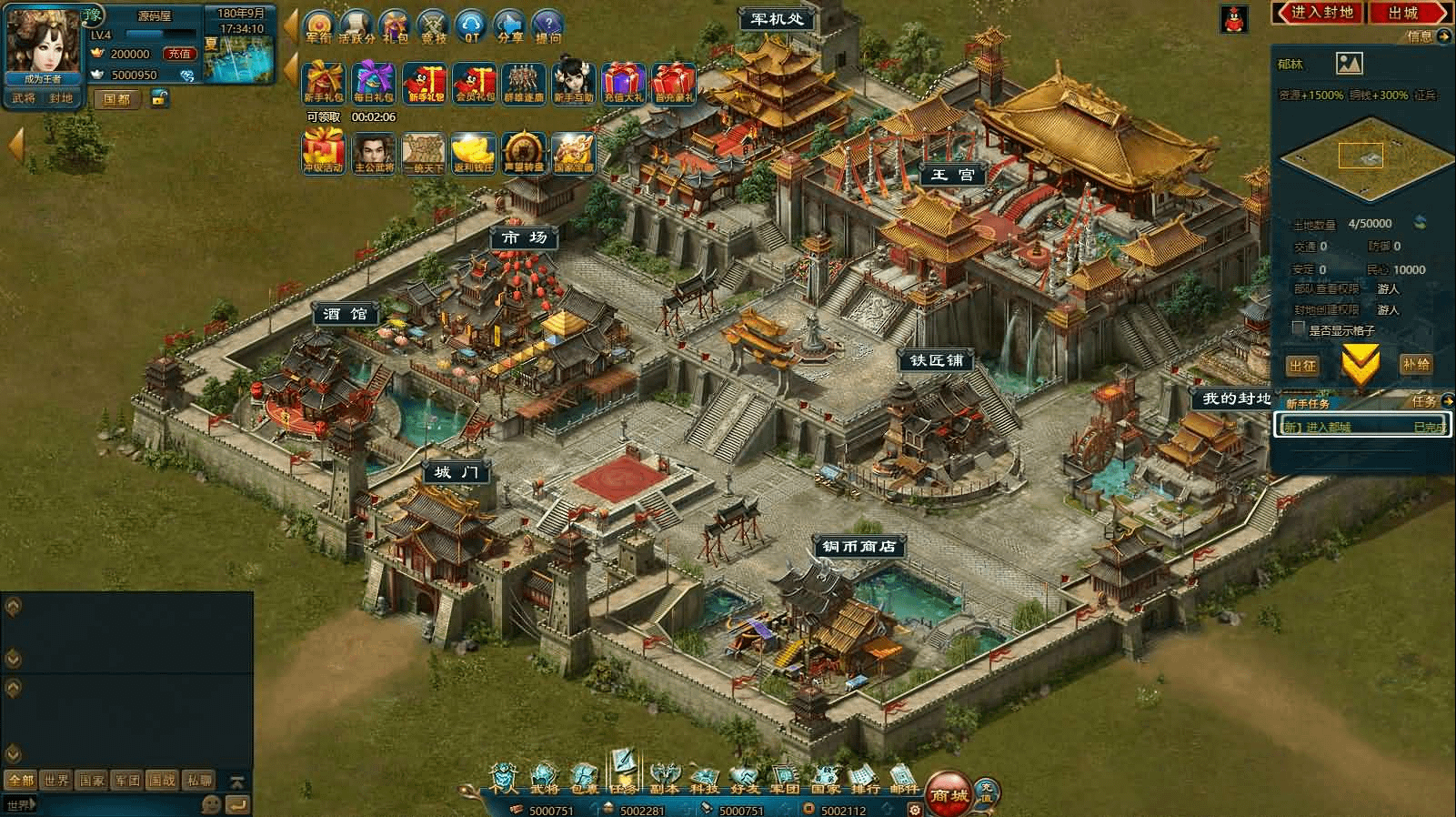Toggle the 是否显示格子 checkbox
This screenshot has width=1456, height=817.
coord(1299,329)
